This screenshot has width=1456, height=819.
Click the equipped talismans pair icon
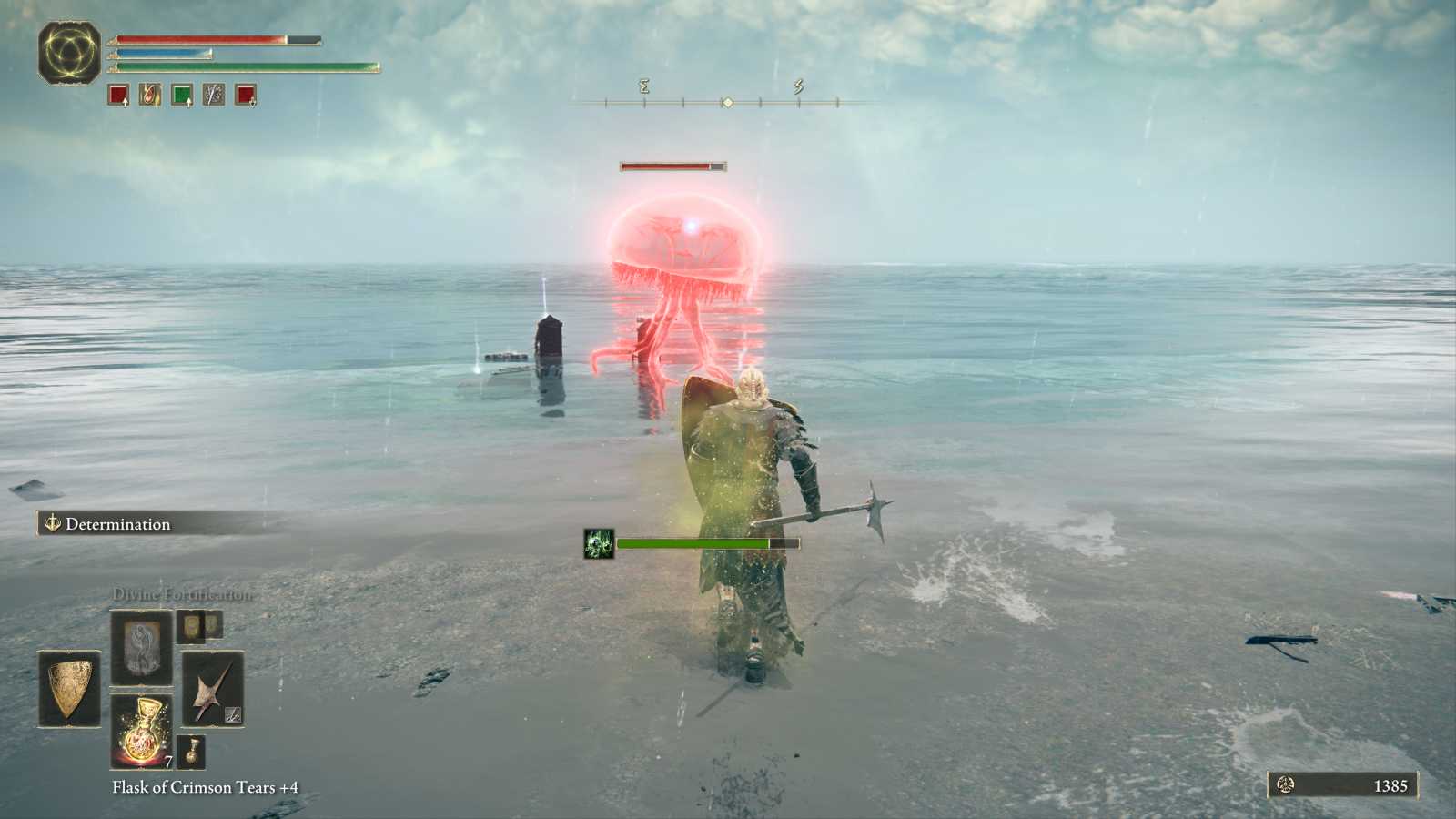[199, 625]
